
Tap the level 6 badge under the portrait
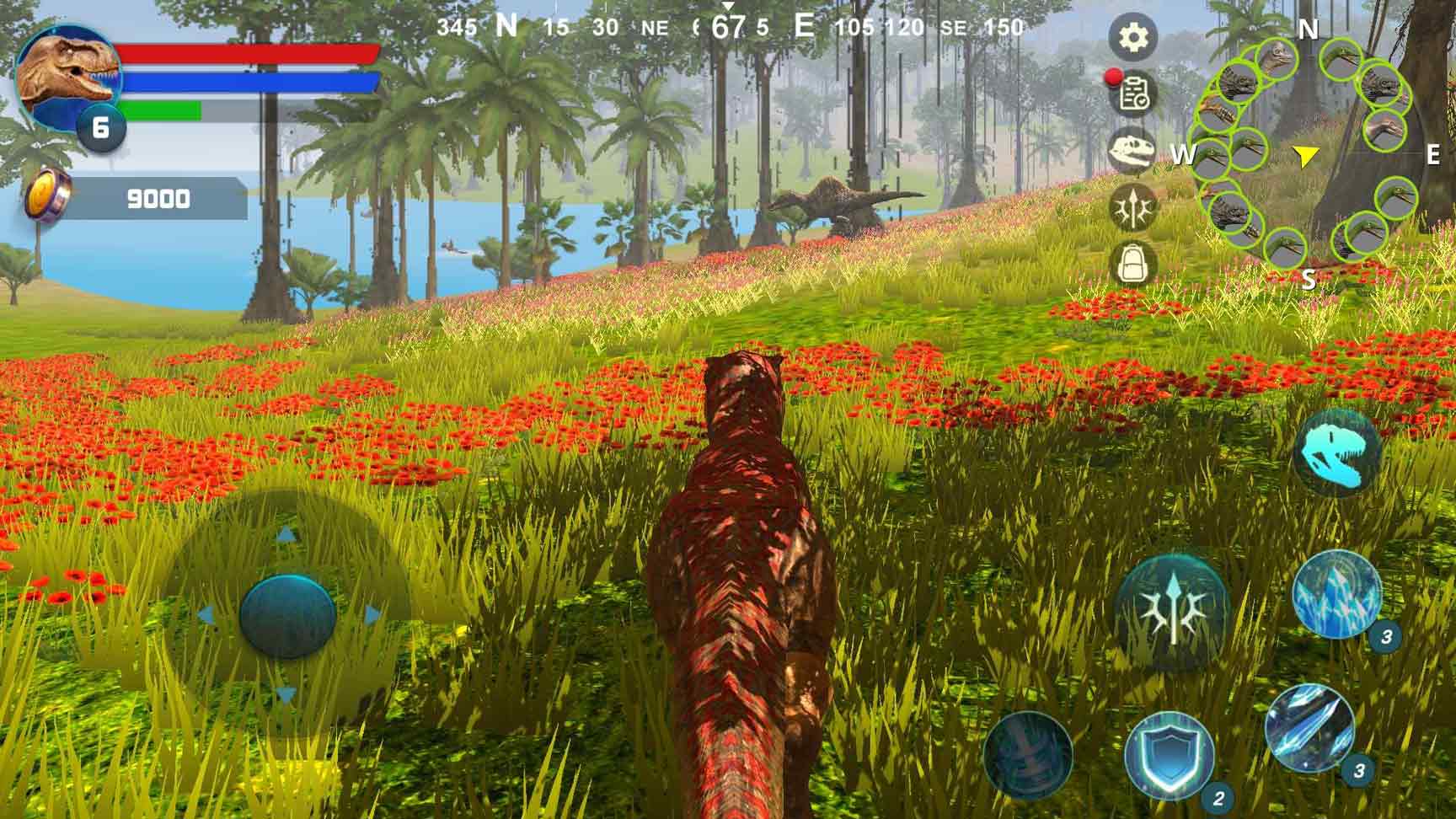pos(101,126)
